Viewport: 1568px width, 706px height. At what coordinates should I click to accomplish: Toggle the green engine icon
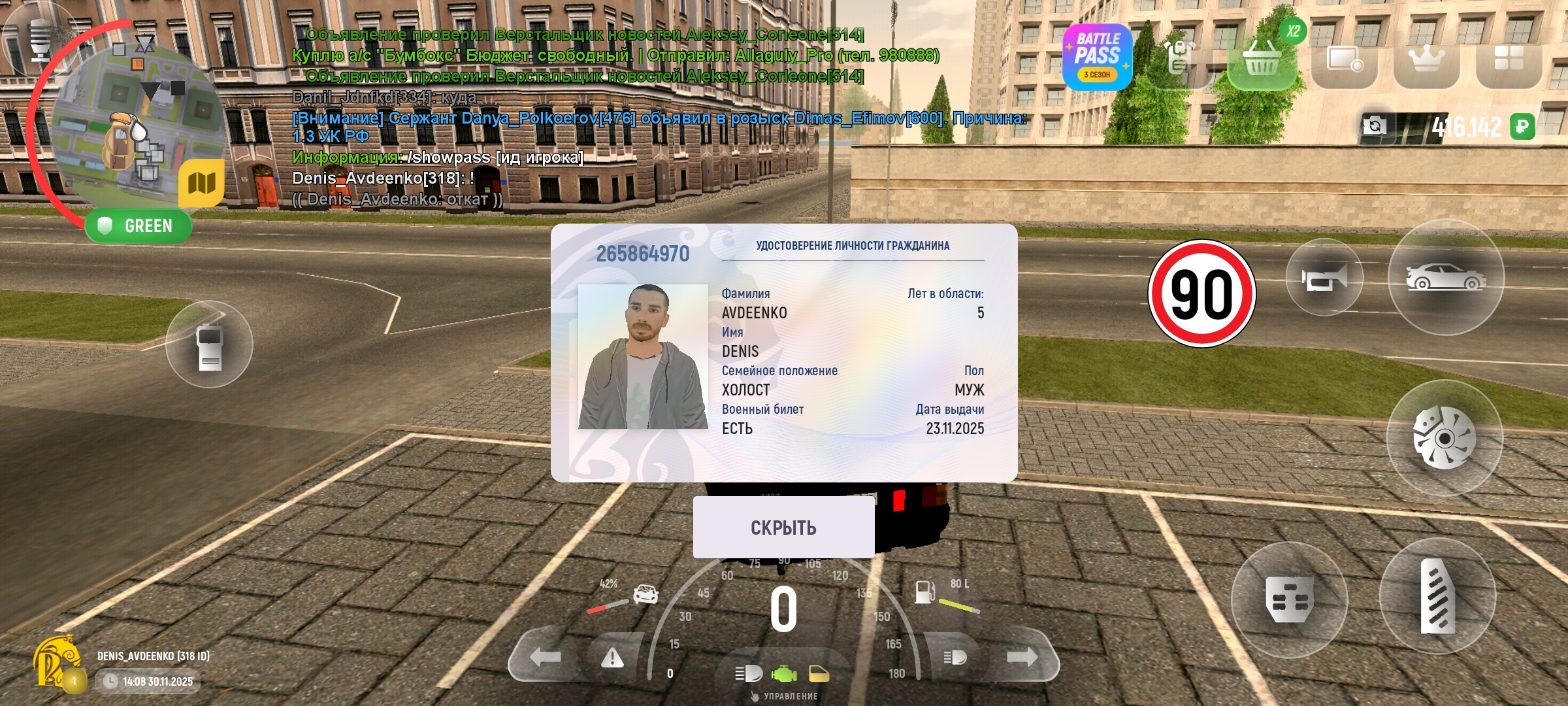pyautogui.click(x=784, y=673)
